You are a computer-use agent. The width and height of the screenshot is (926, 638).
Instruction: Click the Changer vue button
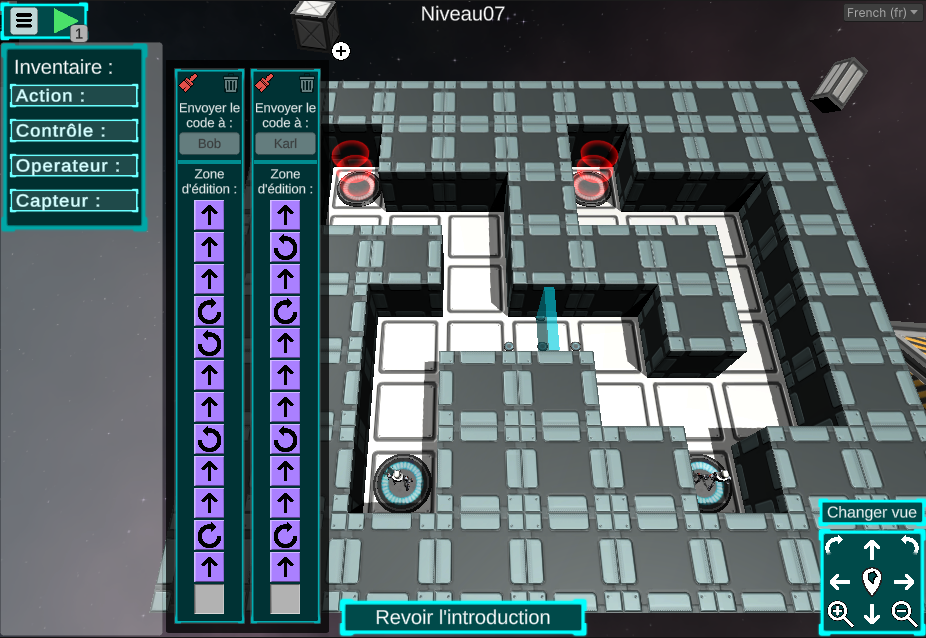click(x=871, y=513)
